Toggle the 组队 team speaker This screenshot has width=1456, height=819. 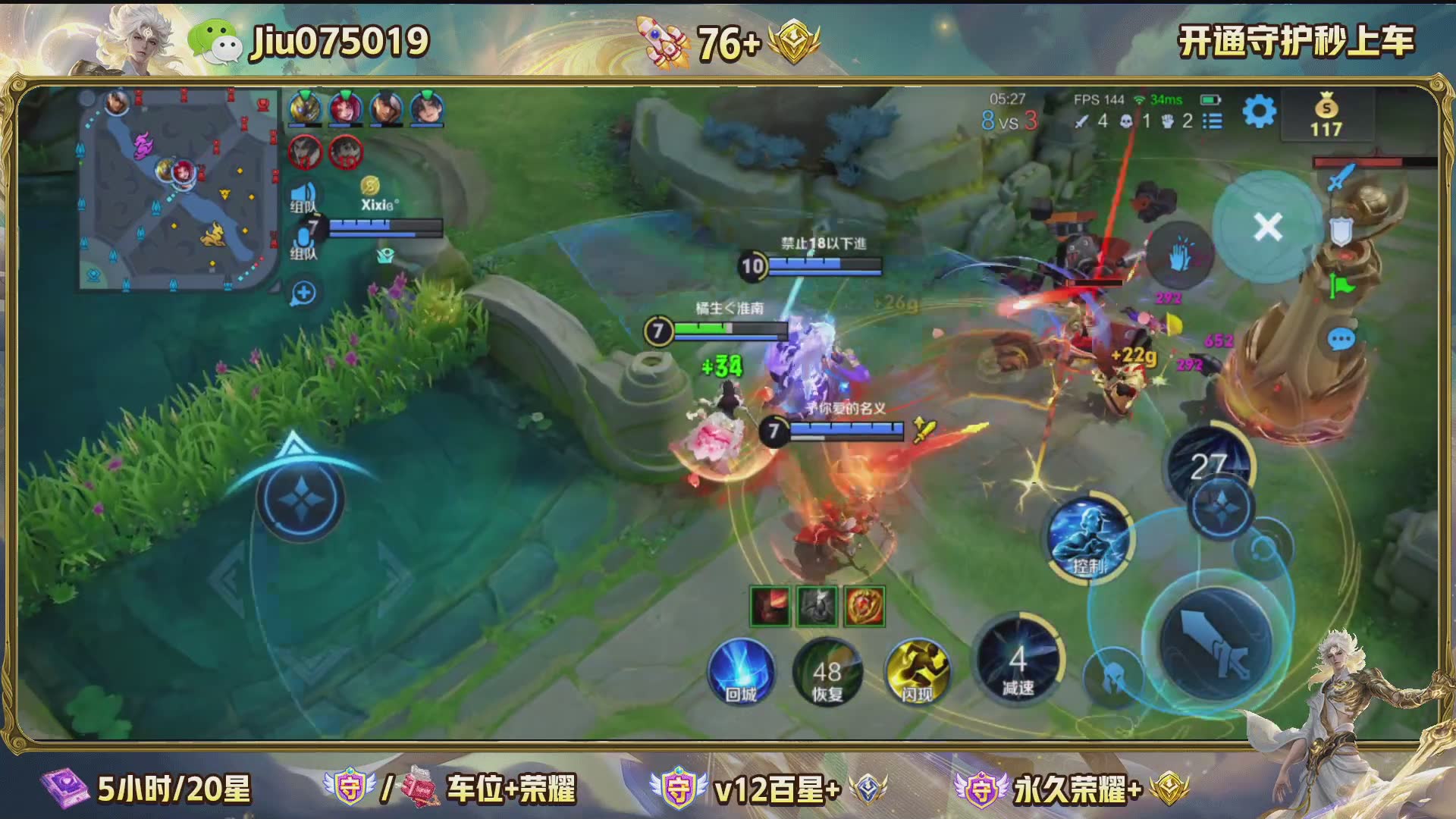click(x=303, y=196)
